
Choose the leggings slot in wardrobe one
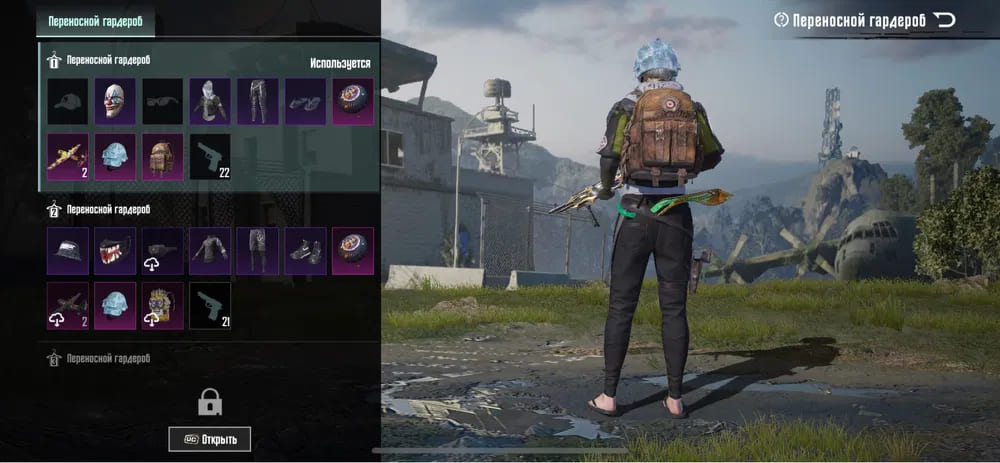click(257, 102)
